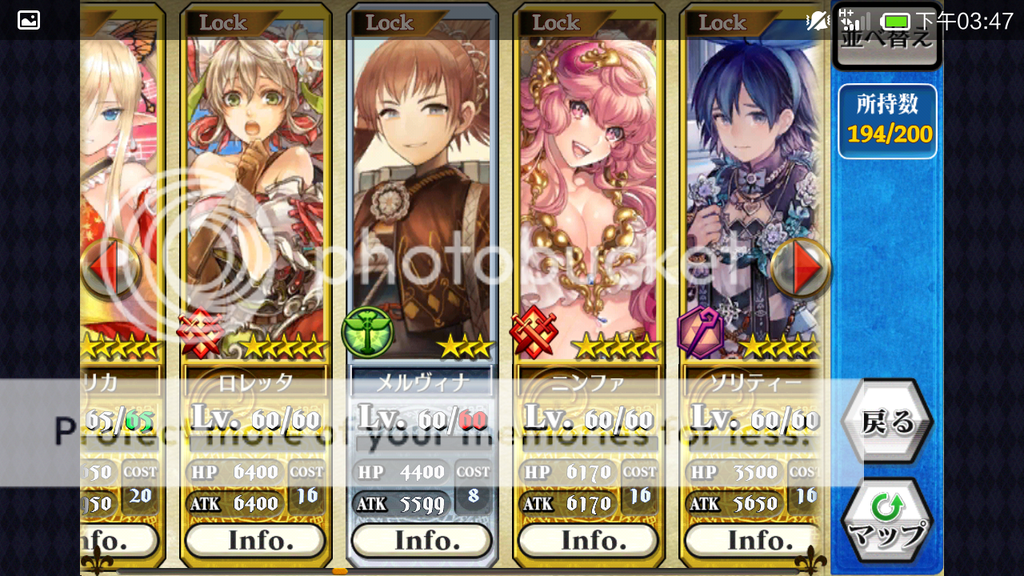Show next cards with right red arrow
1024x576 pixels.
802,267
